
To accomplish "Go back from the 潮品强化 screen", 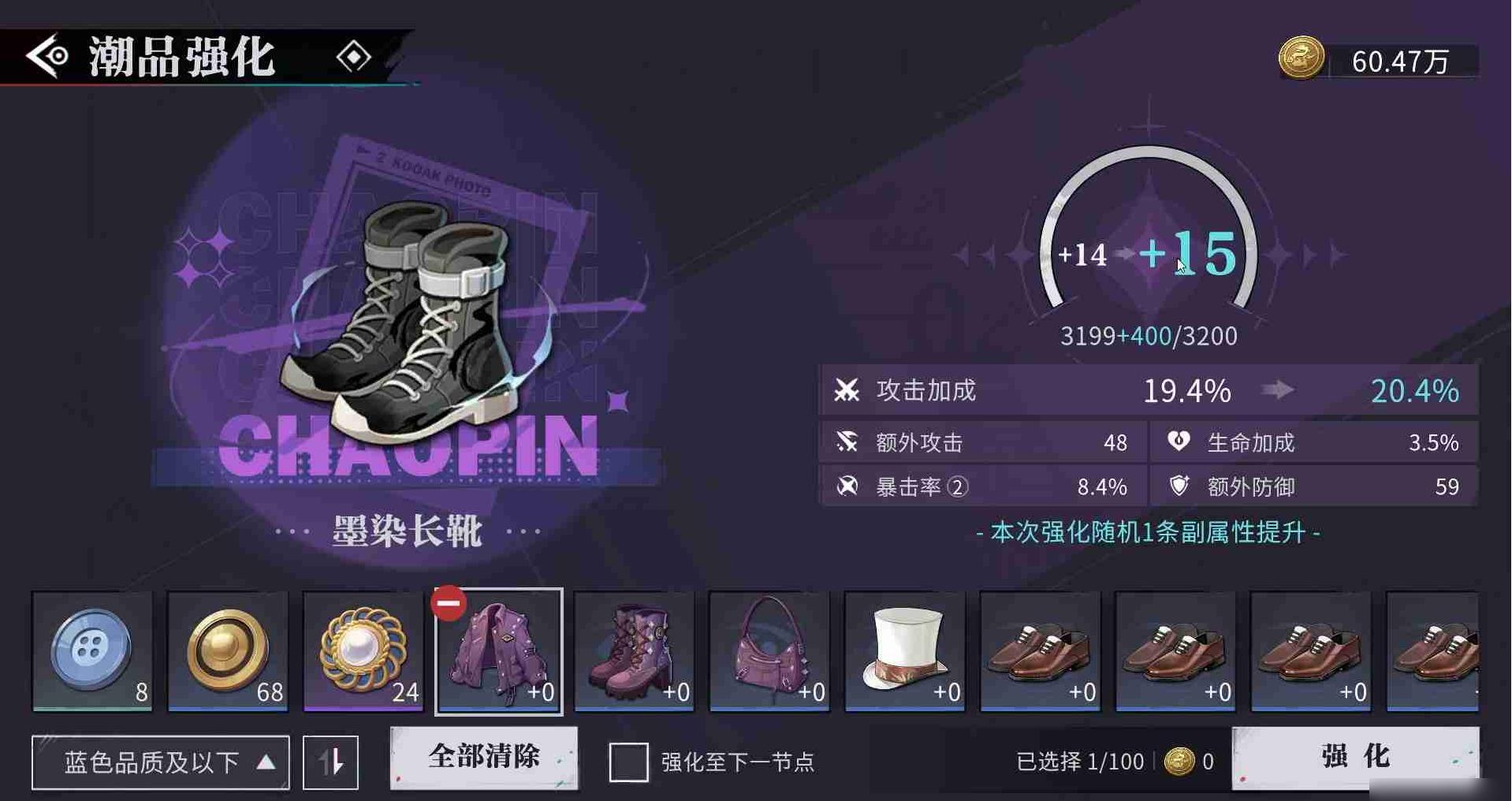I will click(47, 56).
